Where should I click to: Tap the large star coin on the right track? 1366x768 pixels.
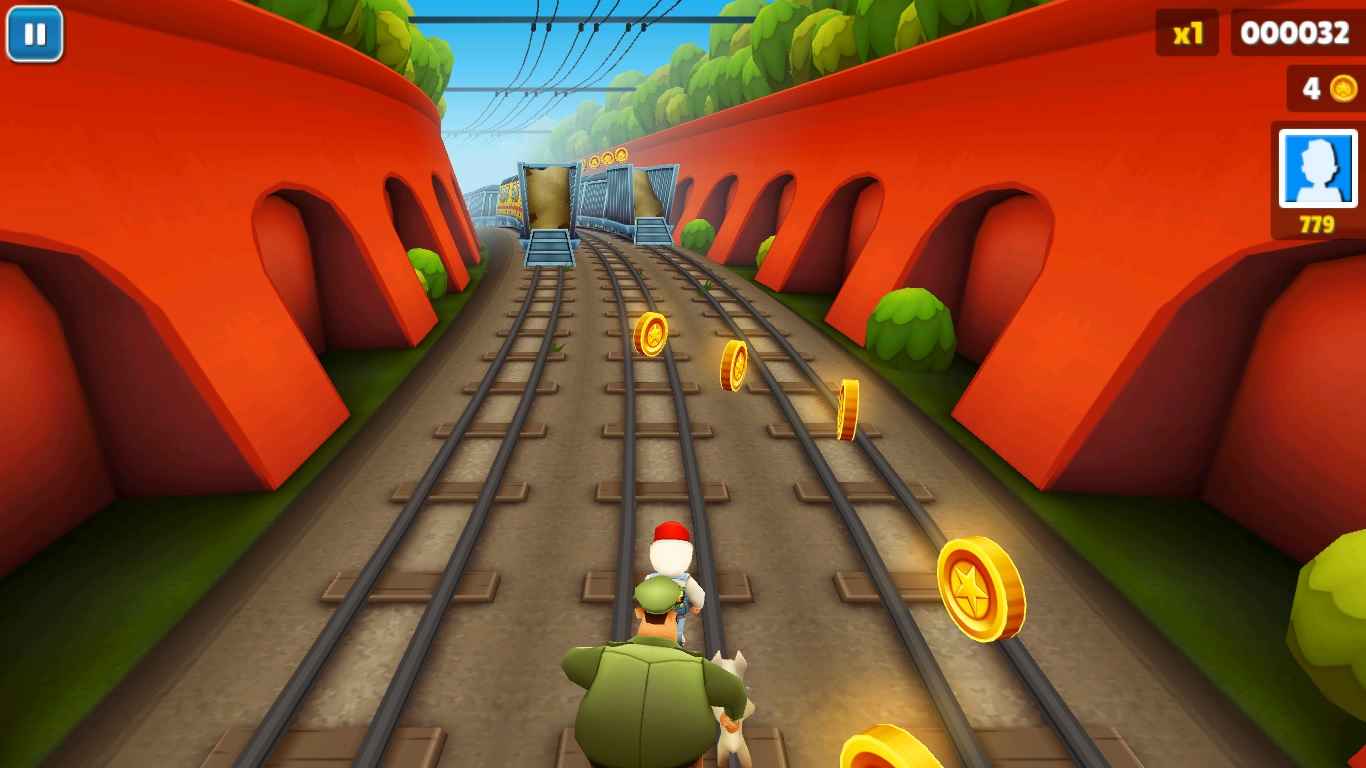pos(977,588)
